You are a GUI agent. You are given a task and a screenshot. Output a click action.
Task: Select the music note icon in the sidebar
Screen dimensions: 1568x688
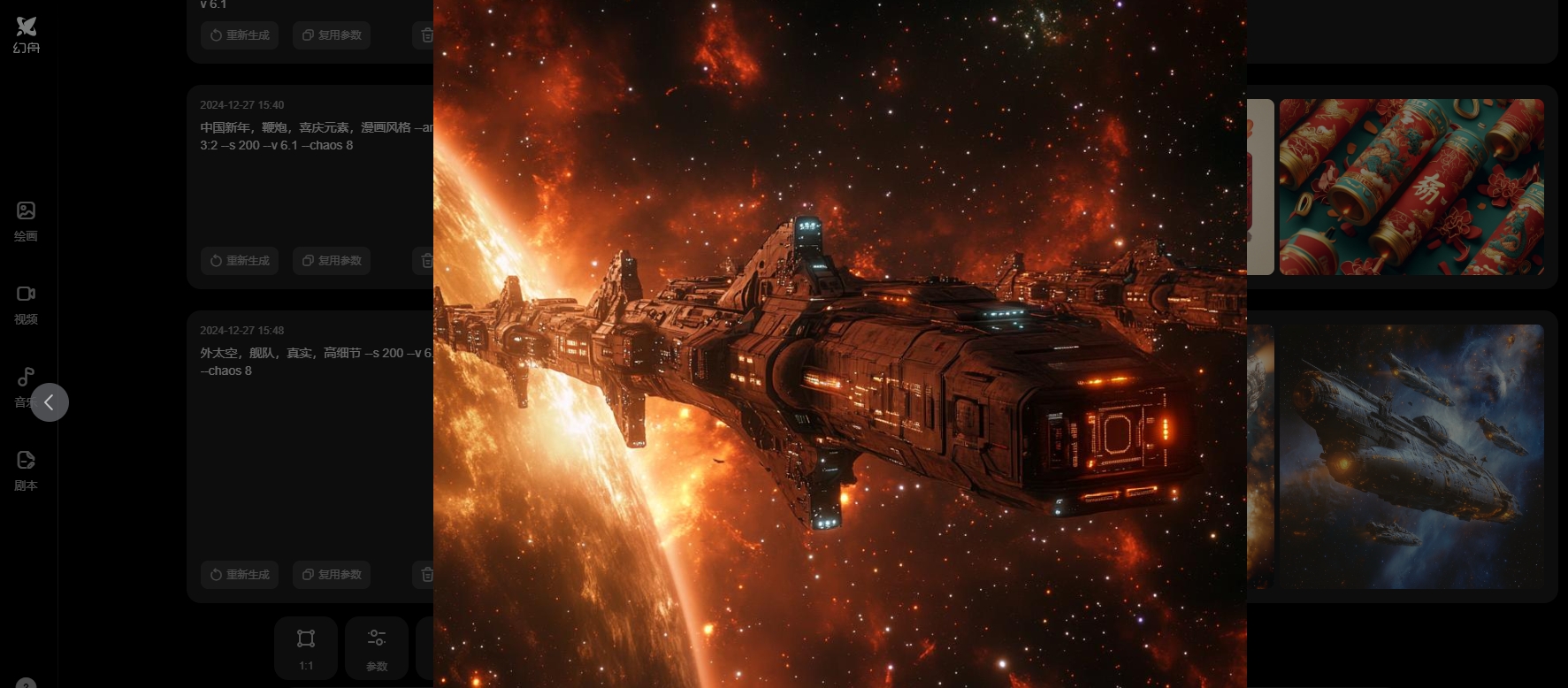pos(24,378)
